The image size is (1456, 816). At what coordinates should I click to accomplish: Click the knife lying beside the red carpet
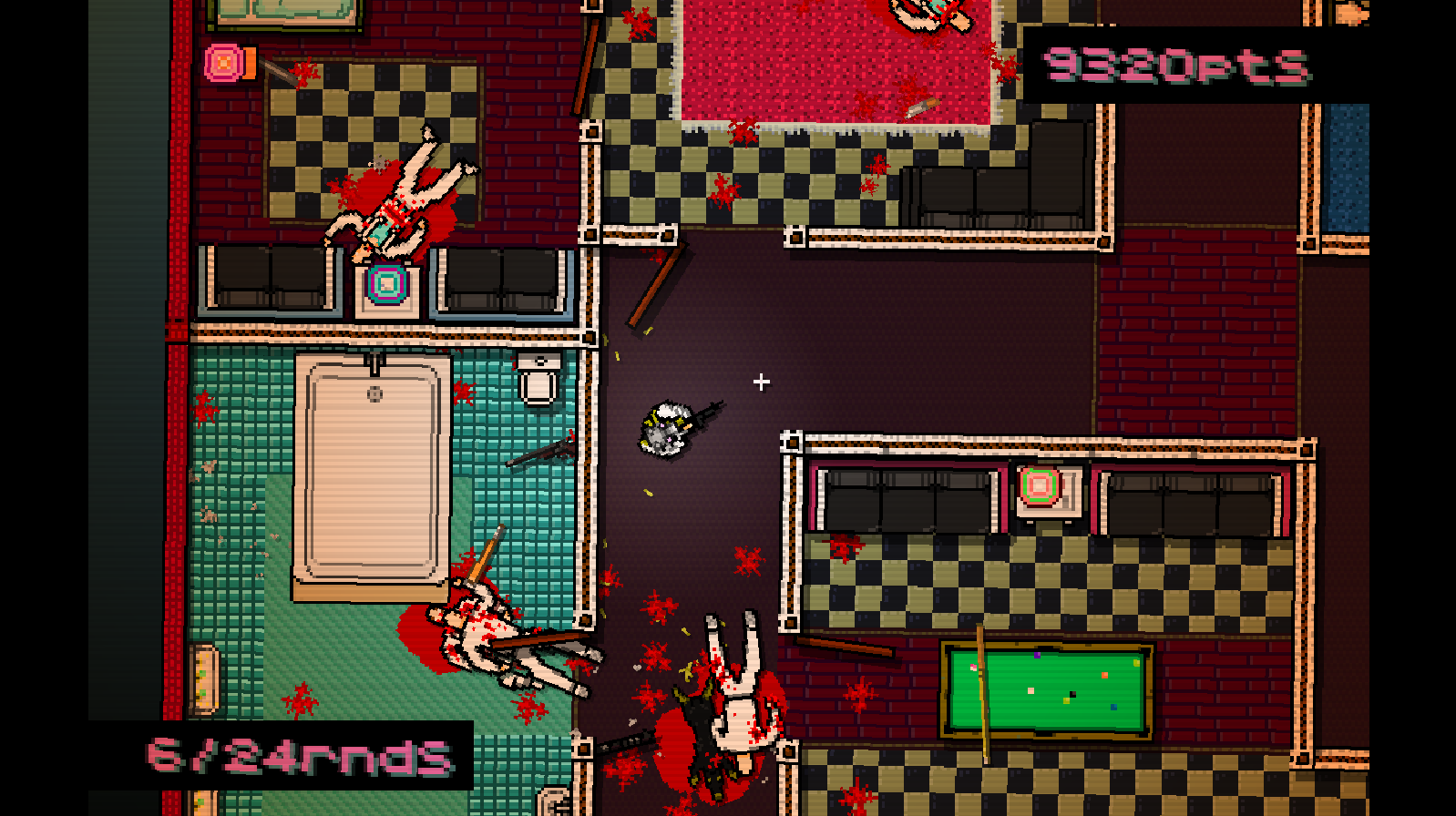coord(920,107)
